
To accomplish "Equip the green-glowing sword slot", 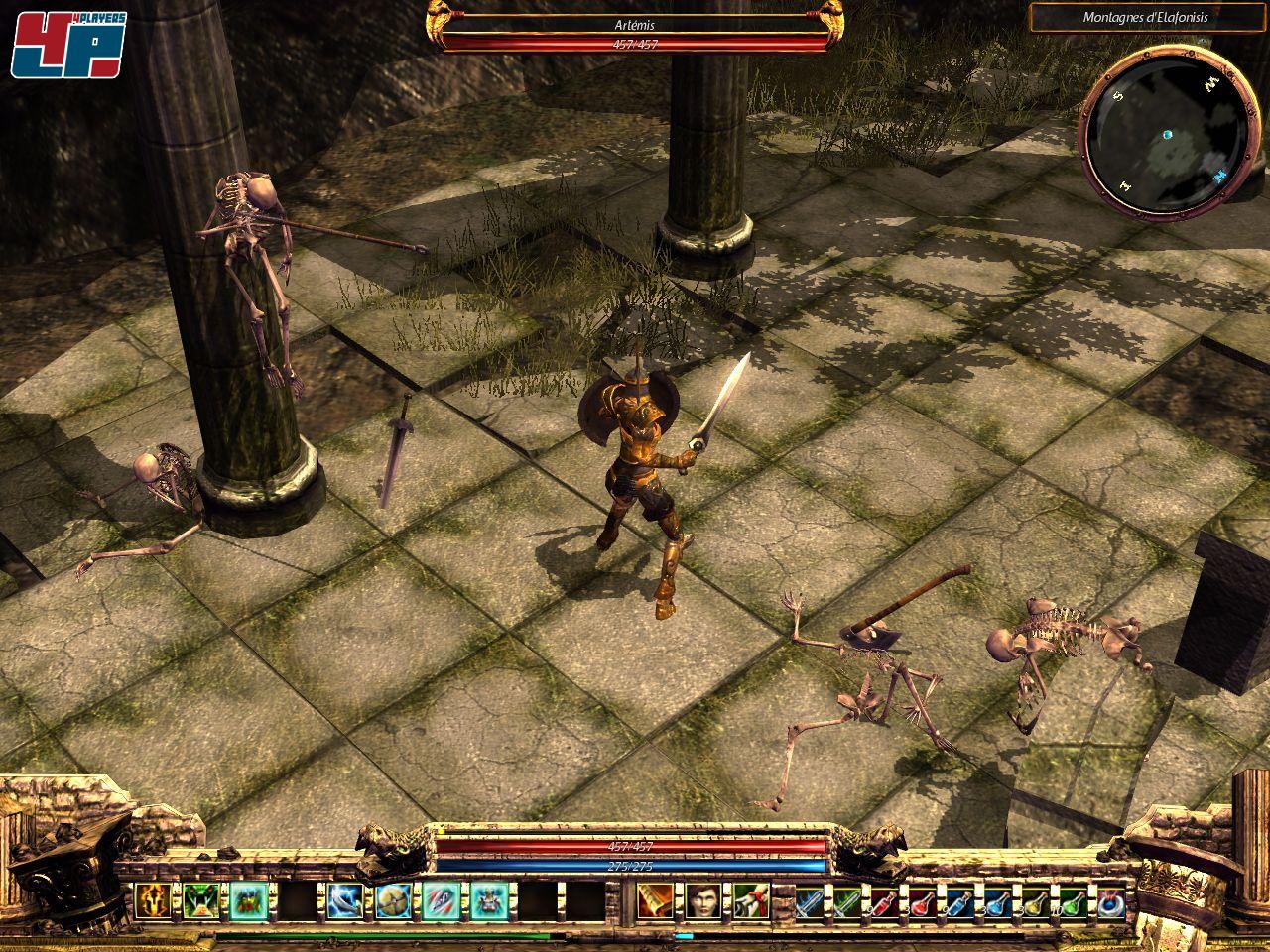I will [x=848, y=901].
